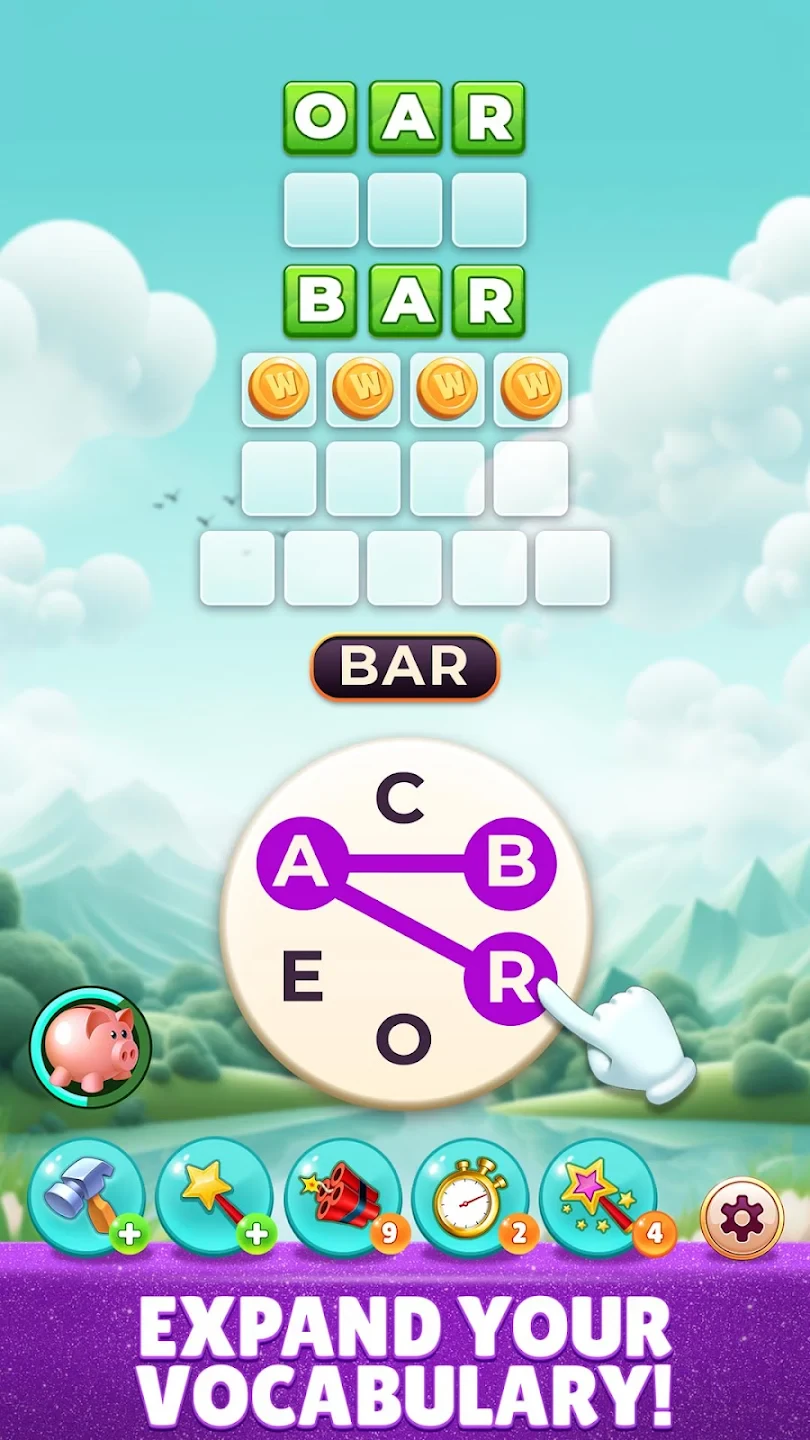Select letter C on the wheel

click(401, 800)
